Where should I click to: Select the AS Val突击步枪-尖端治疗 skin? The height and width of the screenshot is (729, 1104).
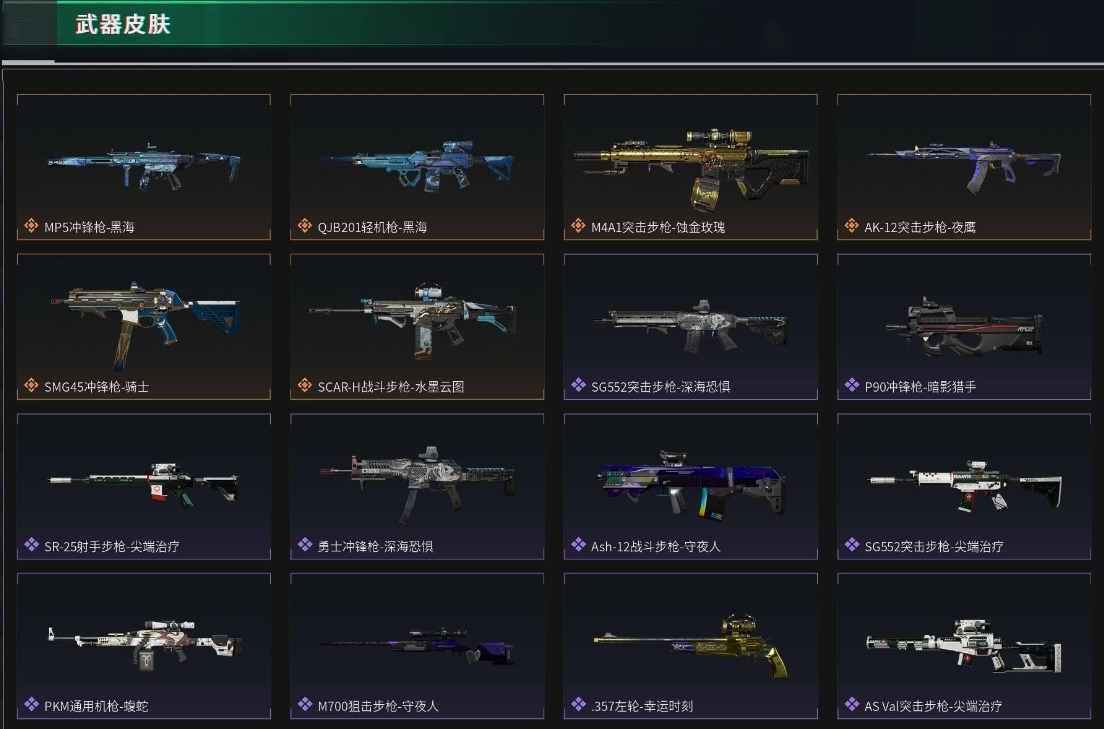pos(964,645)
